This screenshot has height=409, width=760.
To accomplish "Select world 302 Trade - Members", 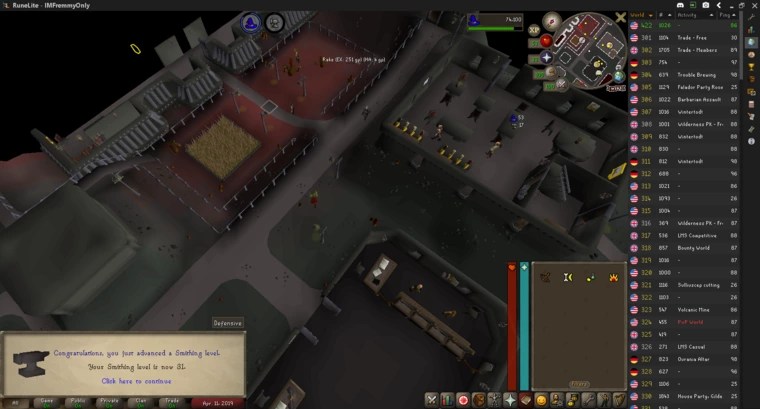I will point(688,48).
